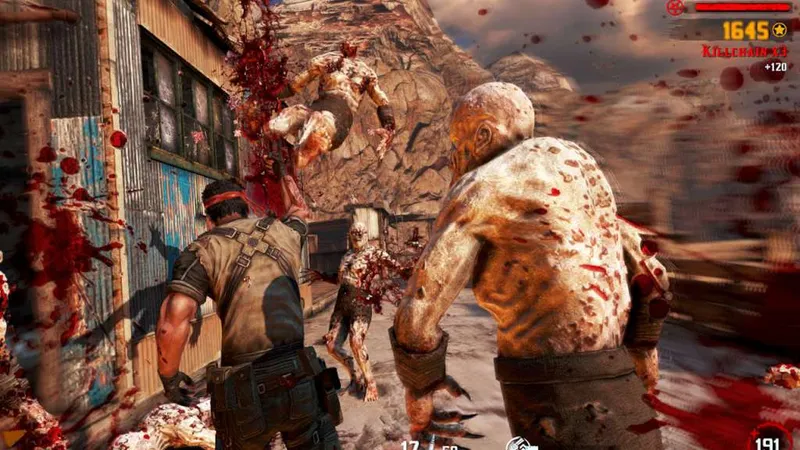Click the gold star icon beside the score
Screen dimensions: 800x450
click(x=780, y=31)
